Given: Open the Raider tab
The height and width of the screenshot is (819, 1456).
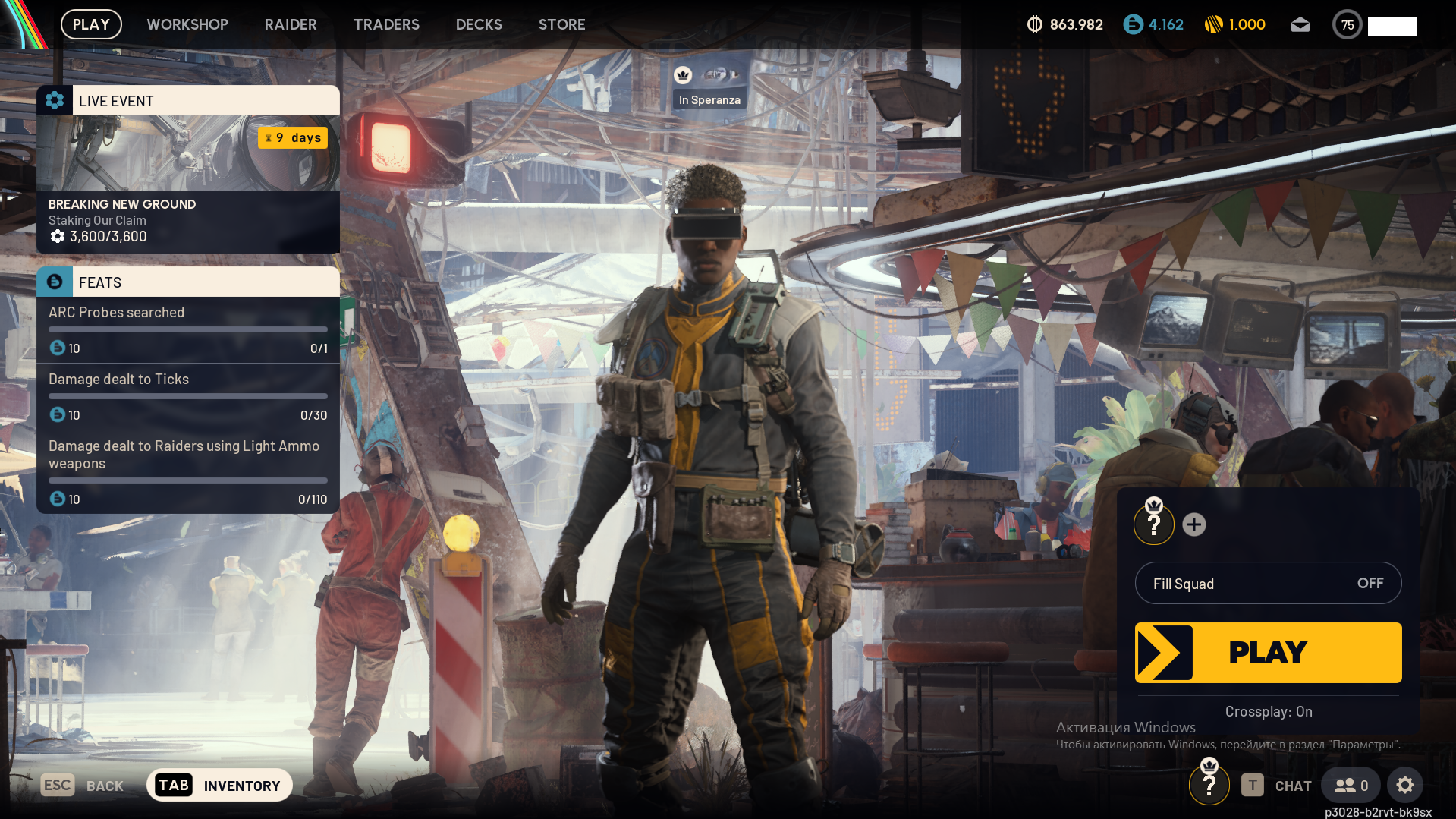Looking at the screenshot, I should tap(291, 24).
